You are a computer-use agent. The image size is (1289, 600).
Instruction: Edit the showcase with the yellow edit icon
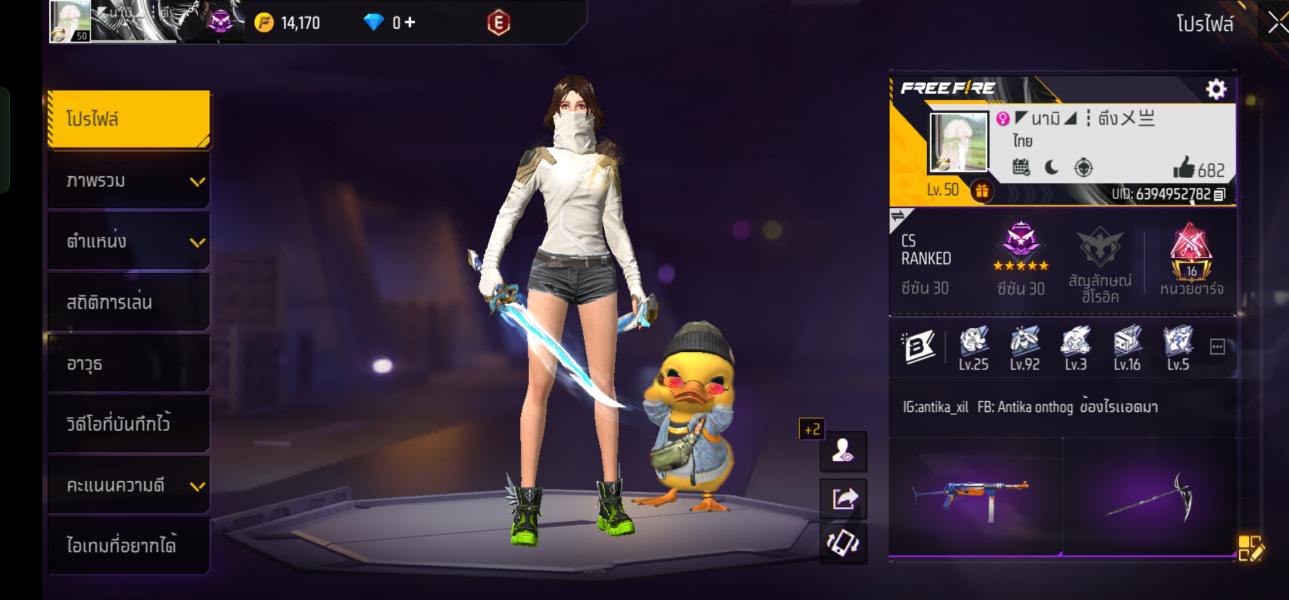point(1250,548)
